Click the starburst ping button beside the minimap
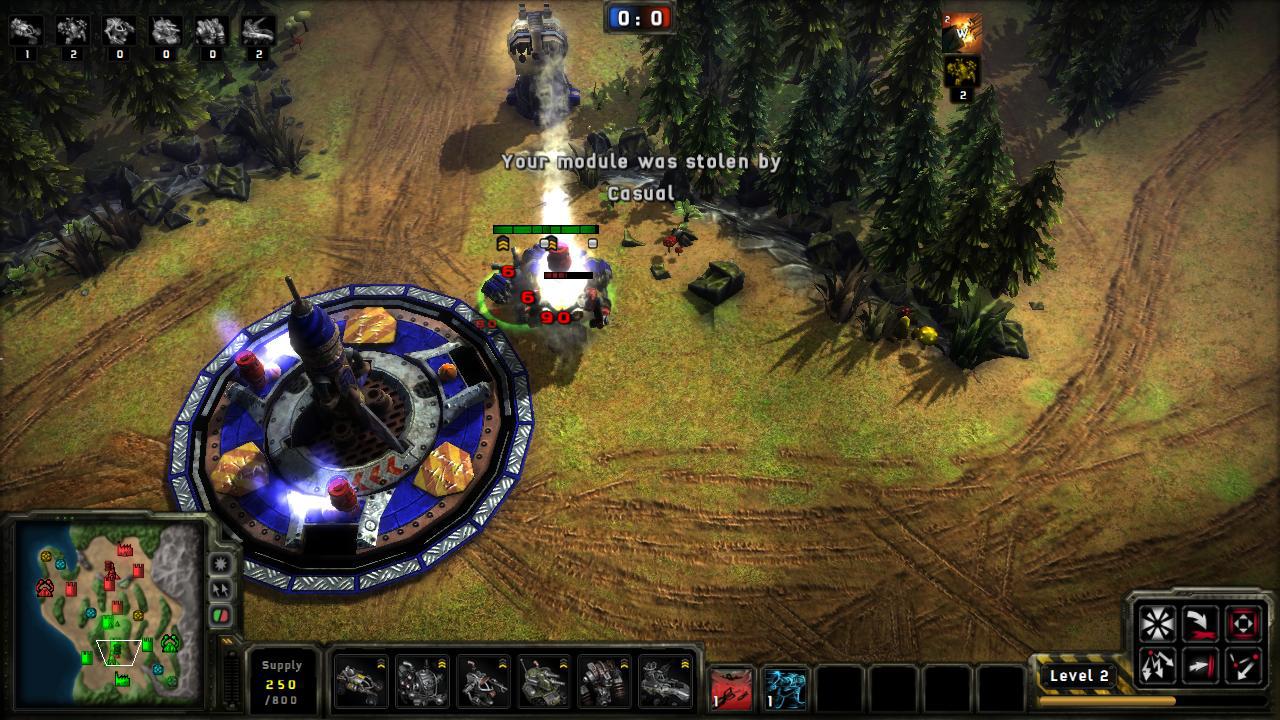 (x=221, y=564)
